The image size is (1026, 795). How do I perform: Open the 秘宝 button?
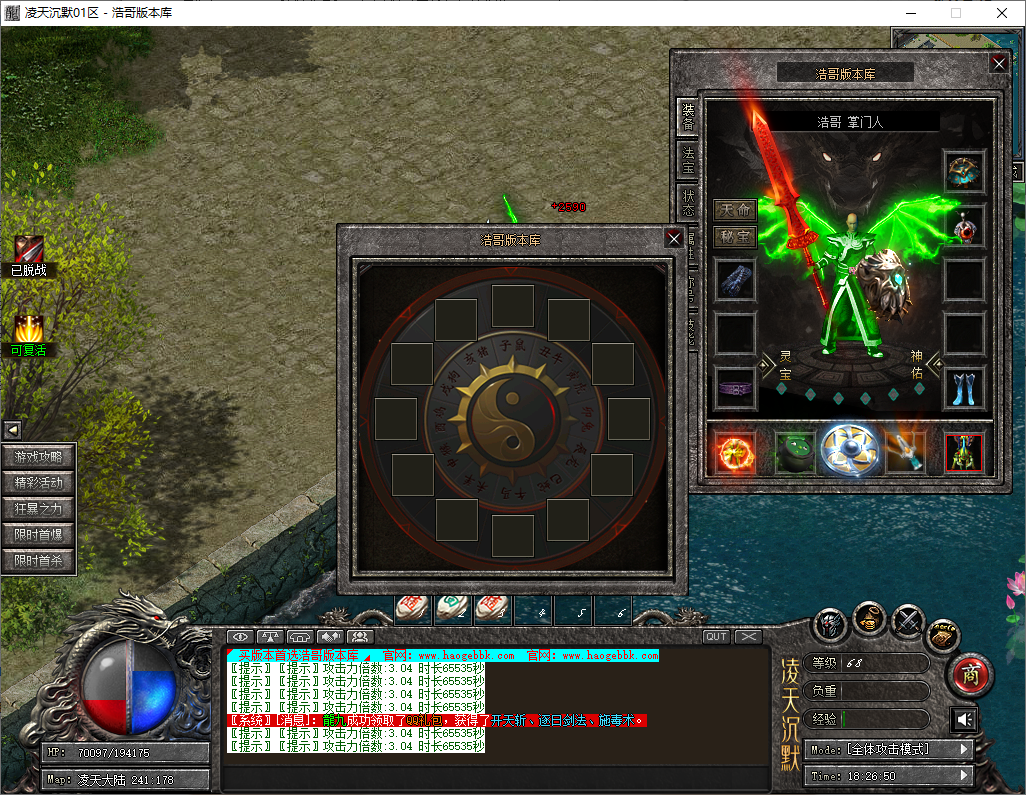[734, 237]
